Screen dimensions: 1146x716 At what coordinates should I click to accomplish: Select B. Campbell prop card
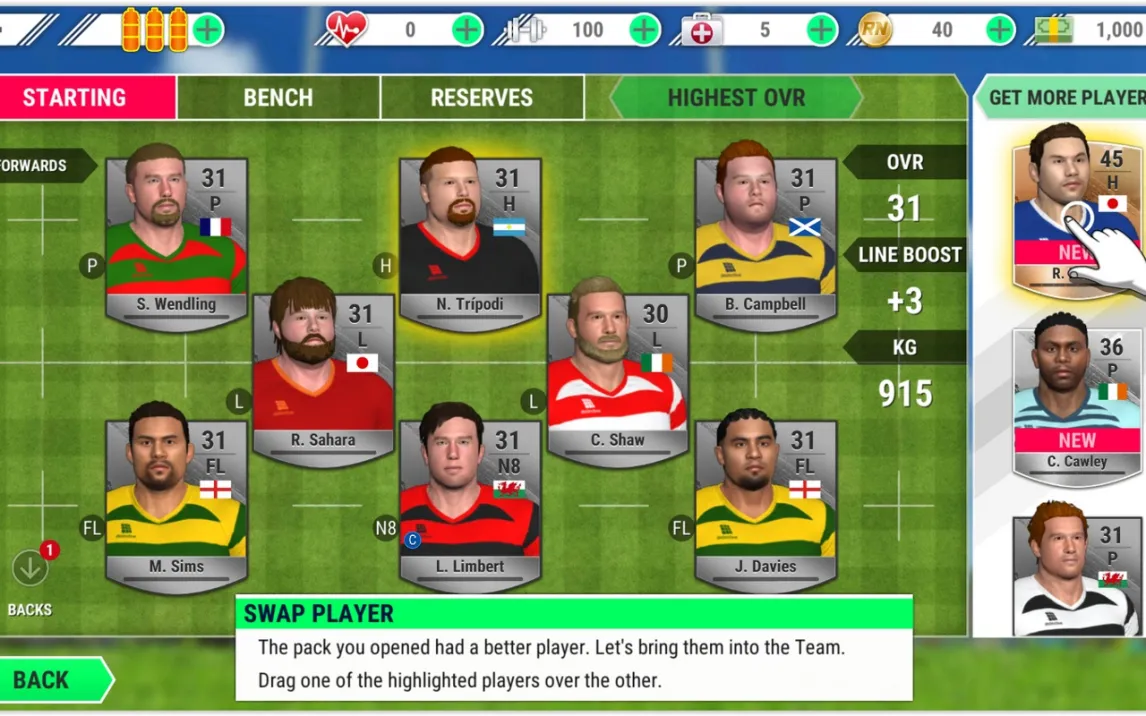pyautogui.click(x=765, y=240)
